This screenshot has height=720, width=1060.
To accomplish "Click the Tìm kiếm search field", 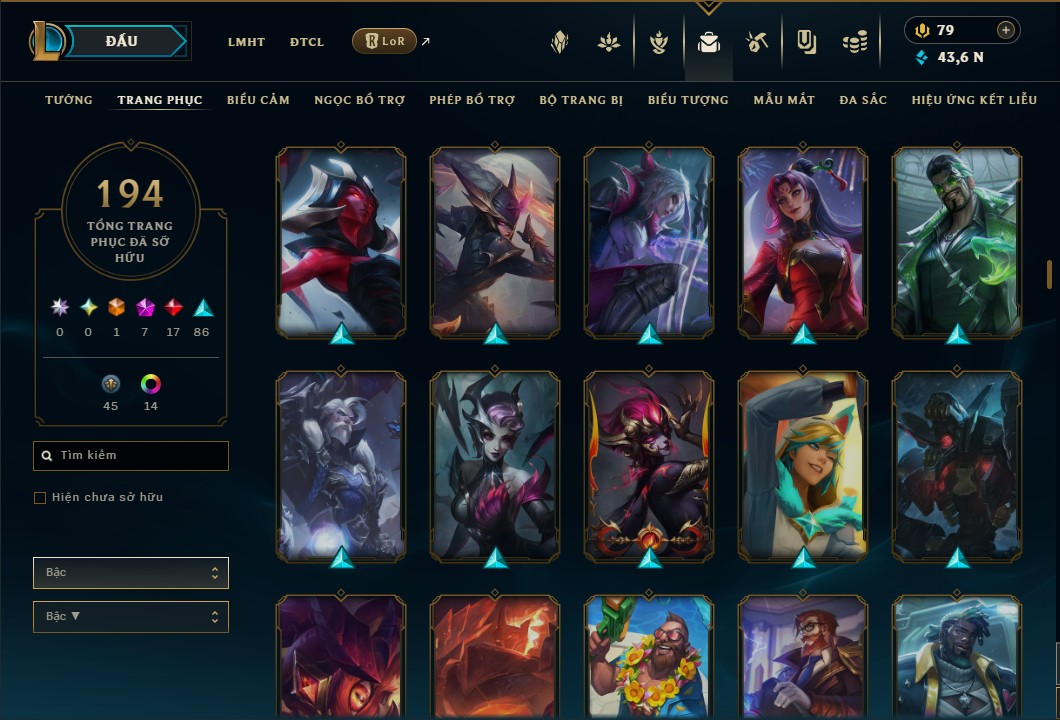I will (131, 456).
